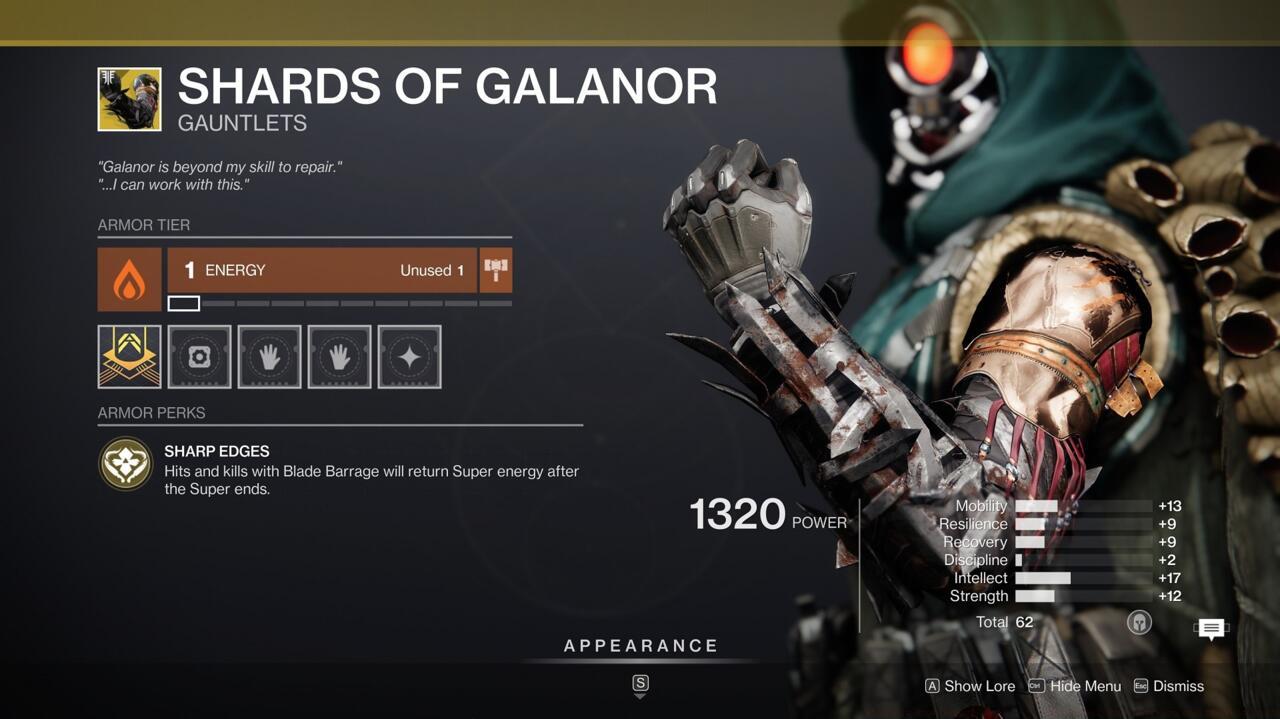Select the solar flame energy type icon
This screenshot has width=1280, height=719.
129,279
